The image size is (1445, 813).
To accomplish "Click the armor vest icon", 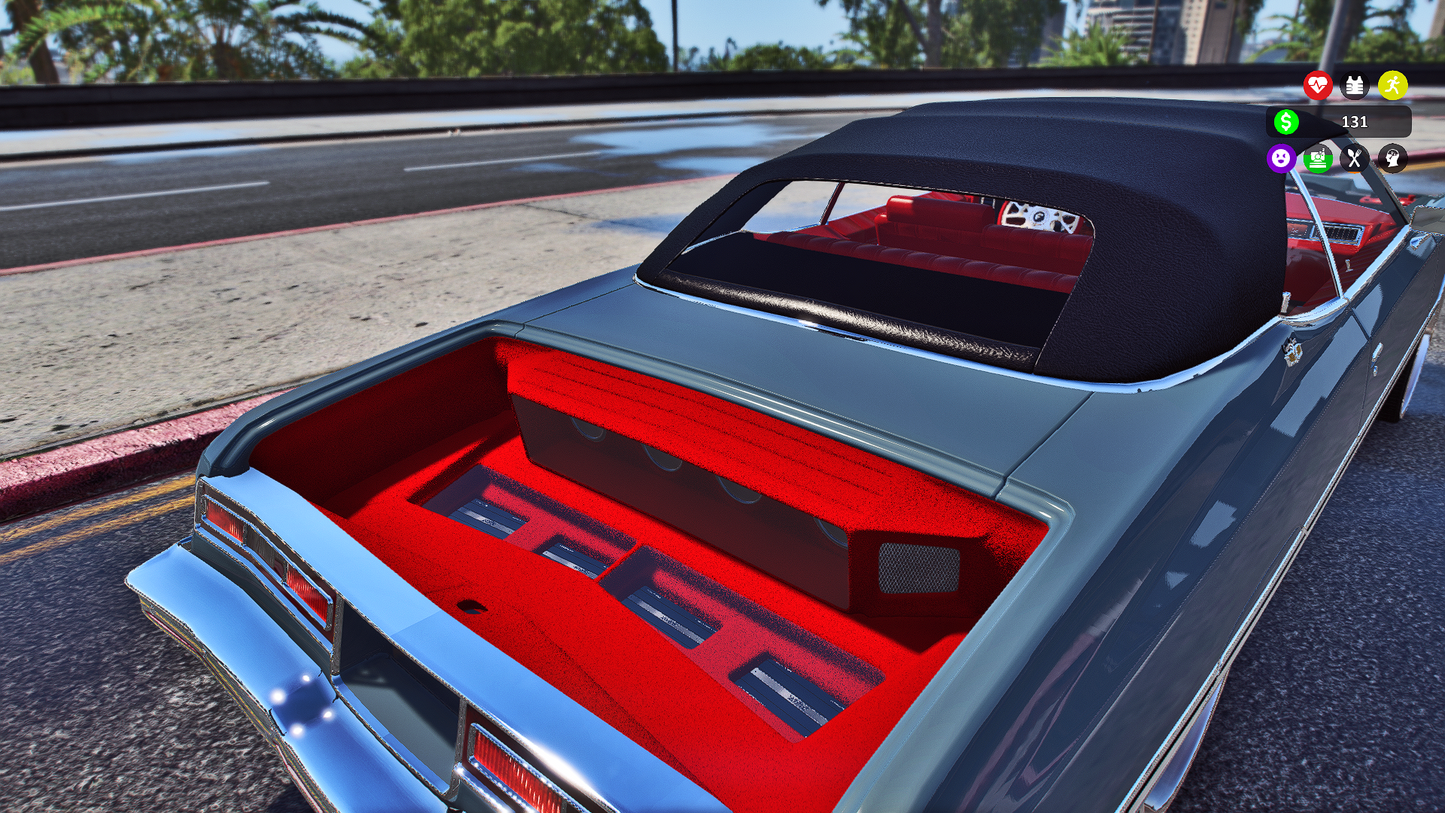I will tap(1355, 86).
